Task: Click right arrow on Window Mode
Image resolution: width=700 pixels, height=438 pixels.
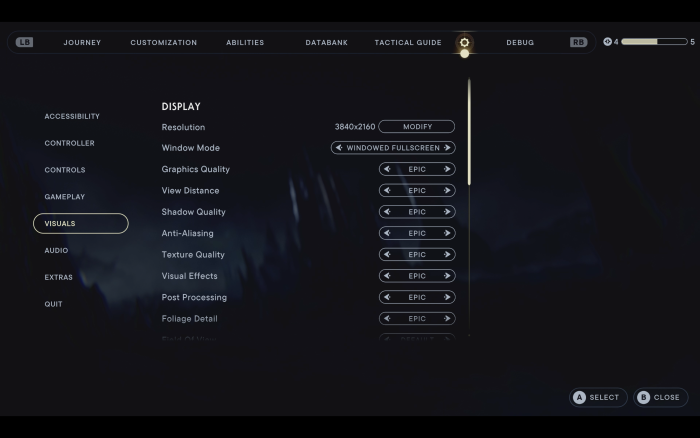Action: pyautogui.click(x=447, y=148)
